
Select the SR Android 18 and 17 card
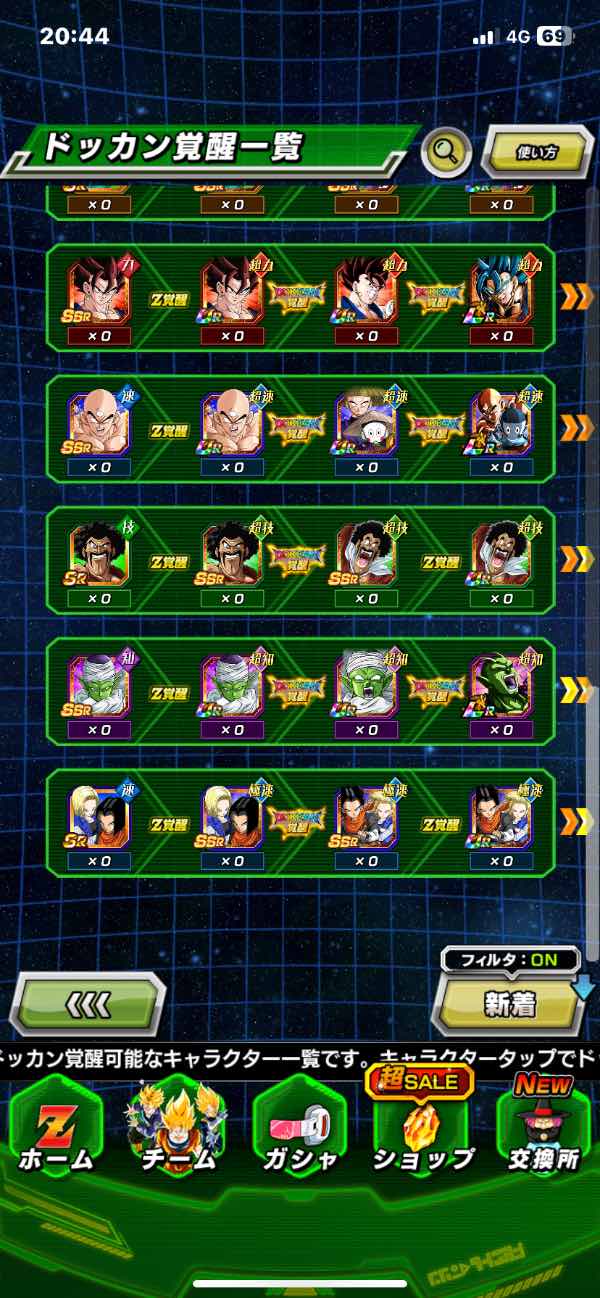click(x=98, y=814)
